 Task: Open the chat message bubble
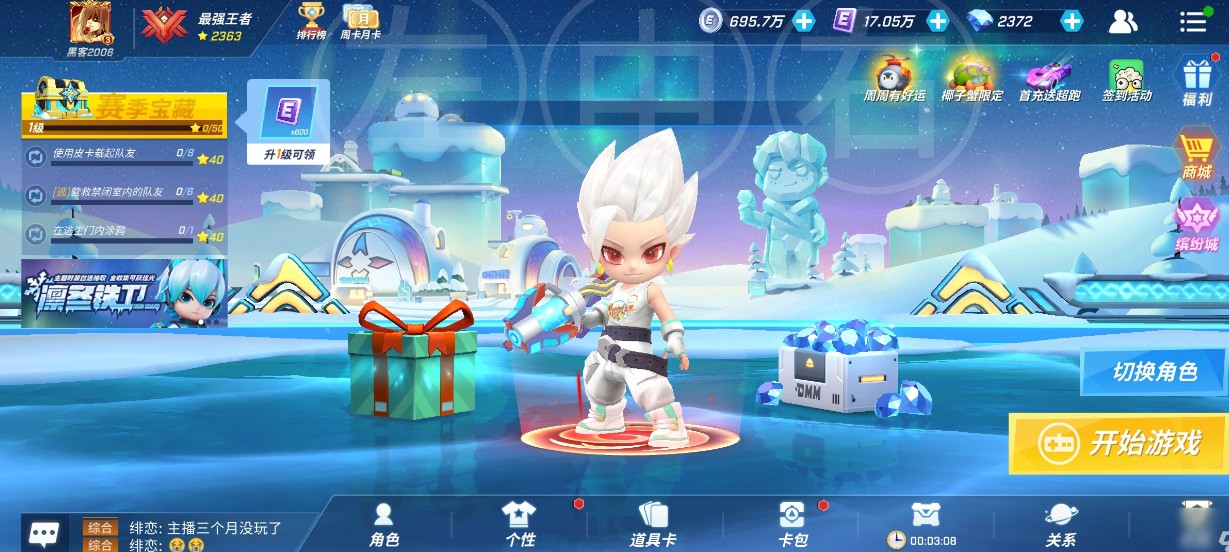pos(42,533)
